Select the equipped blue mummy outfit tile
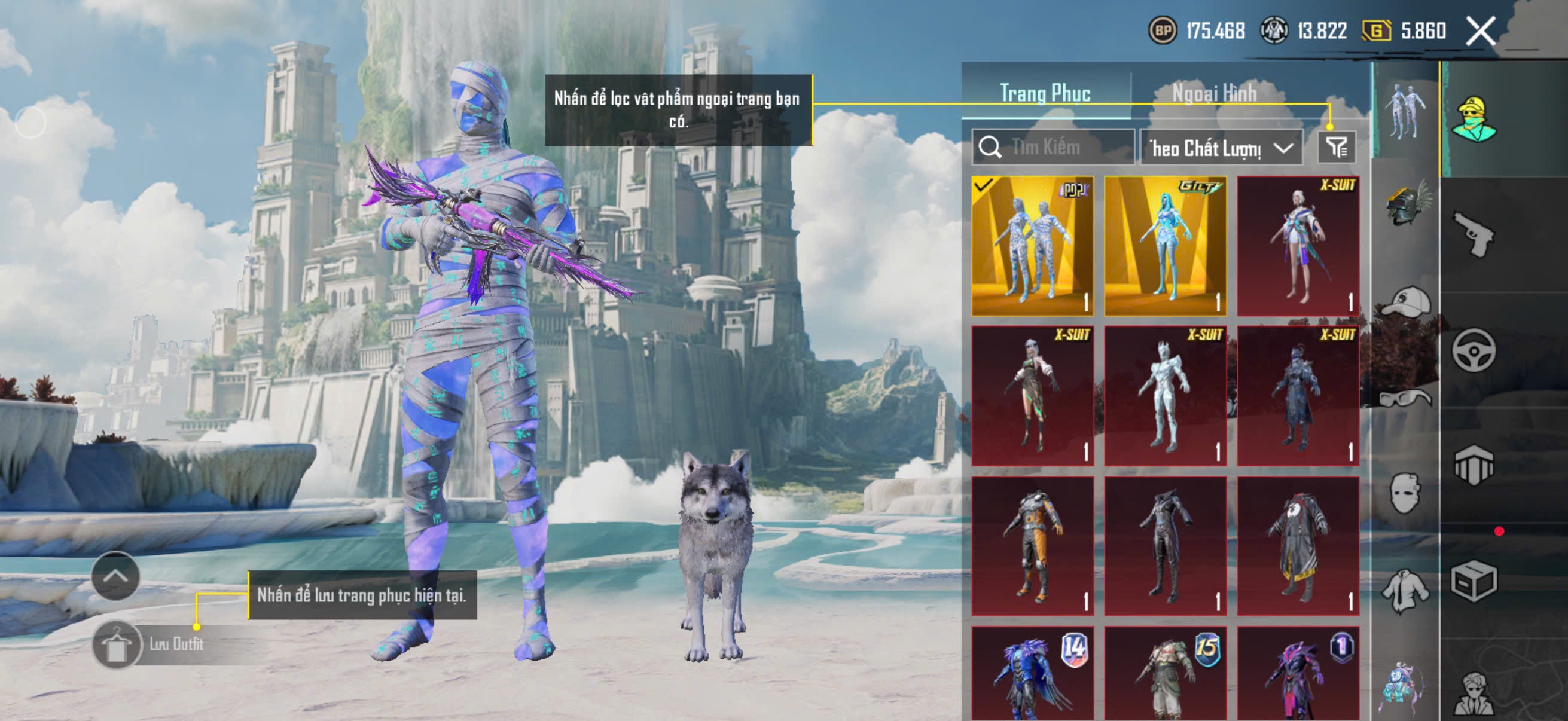The height and width of the screenshot is (721, 1568). click(x=1032, y=246)
